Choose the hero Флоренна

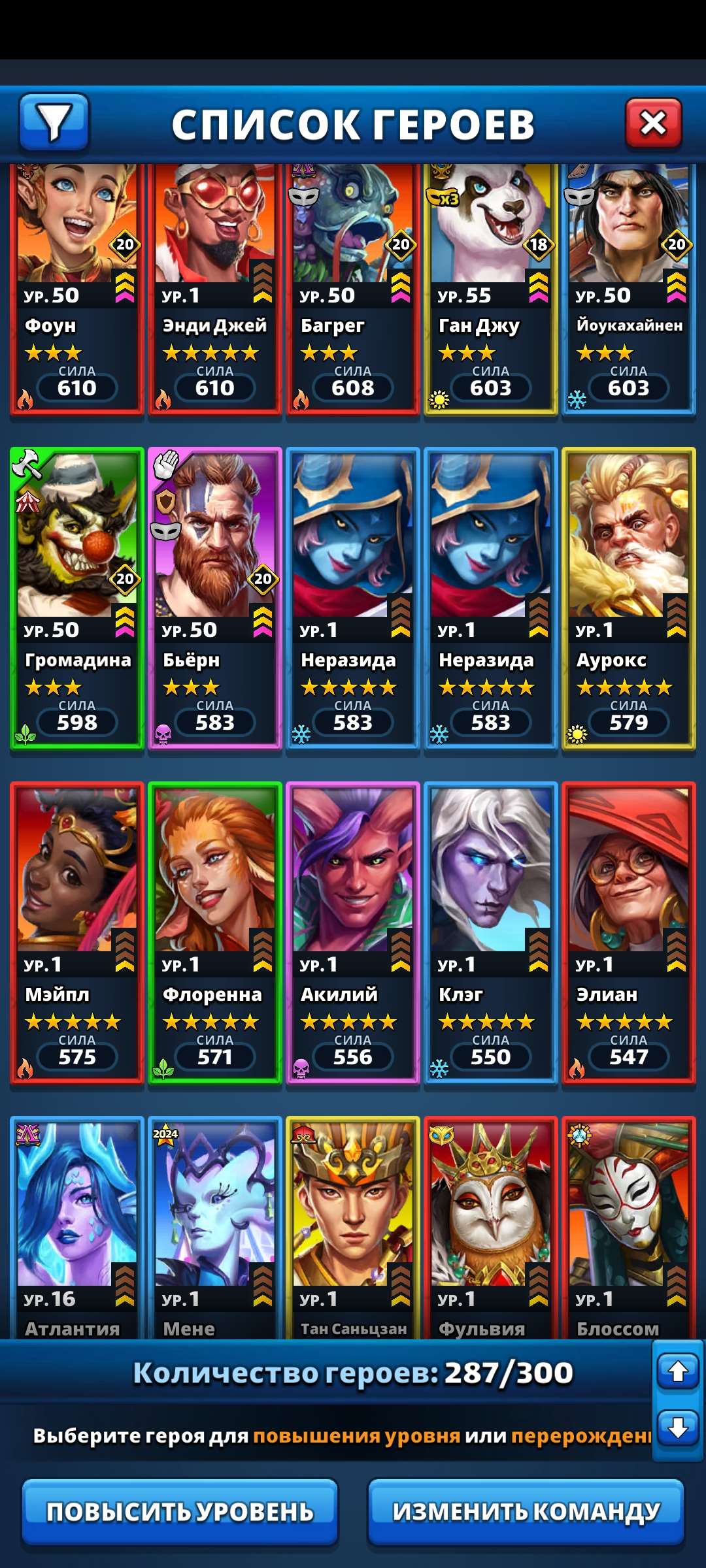[x=214, y=932]
